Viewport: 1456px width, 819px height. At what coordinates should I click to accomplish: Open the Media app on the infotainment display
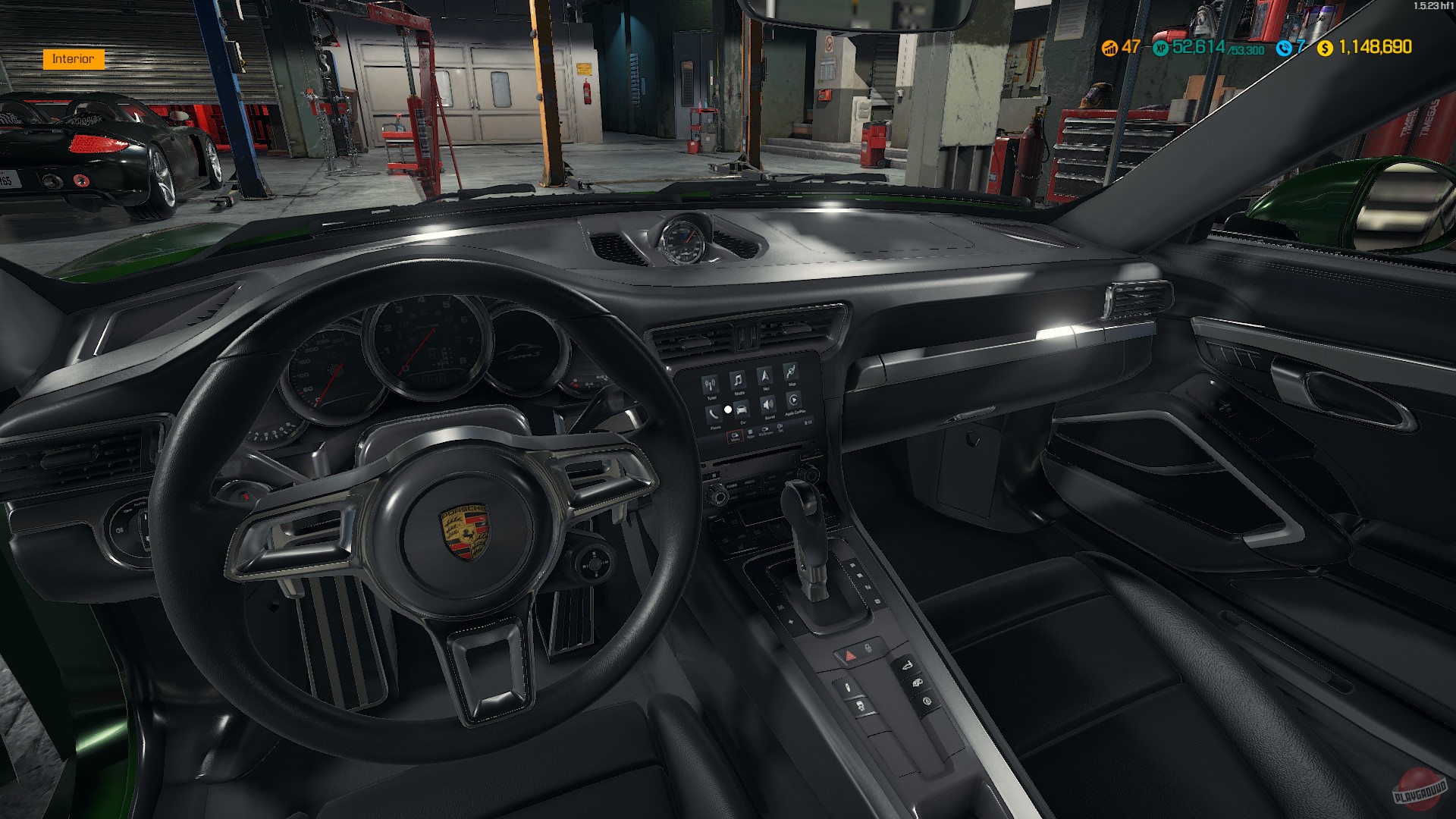click(739, 379)
